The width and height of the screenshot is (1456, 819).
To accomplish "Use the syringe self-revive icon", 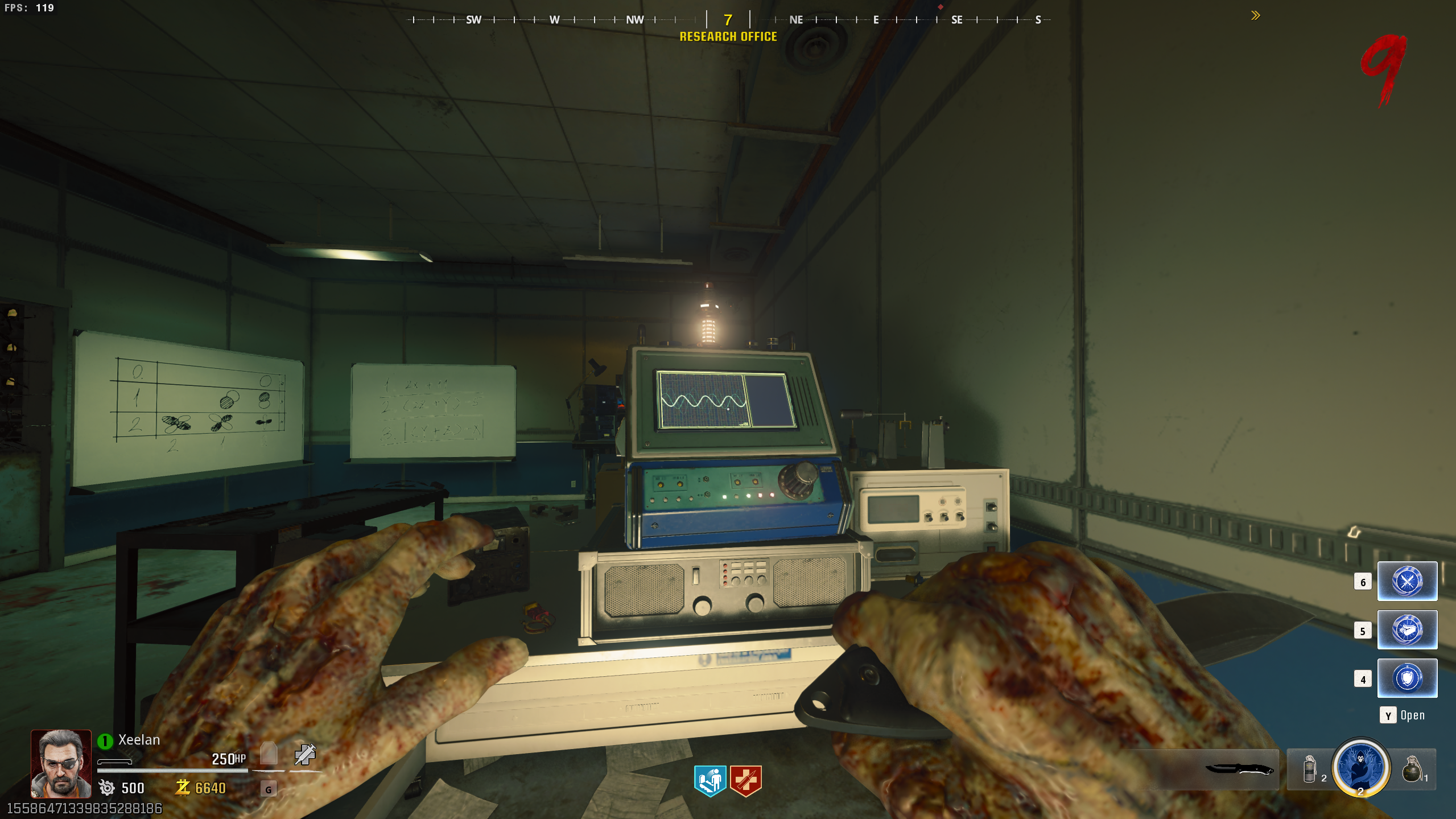I will point(305,755).
